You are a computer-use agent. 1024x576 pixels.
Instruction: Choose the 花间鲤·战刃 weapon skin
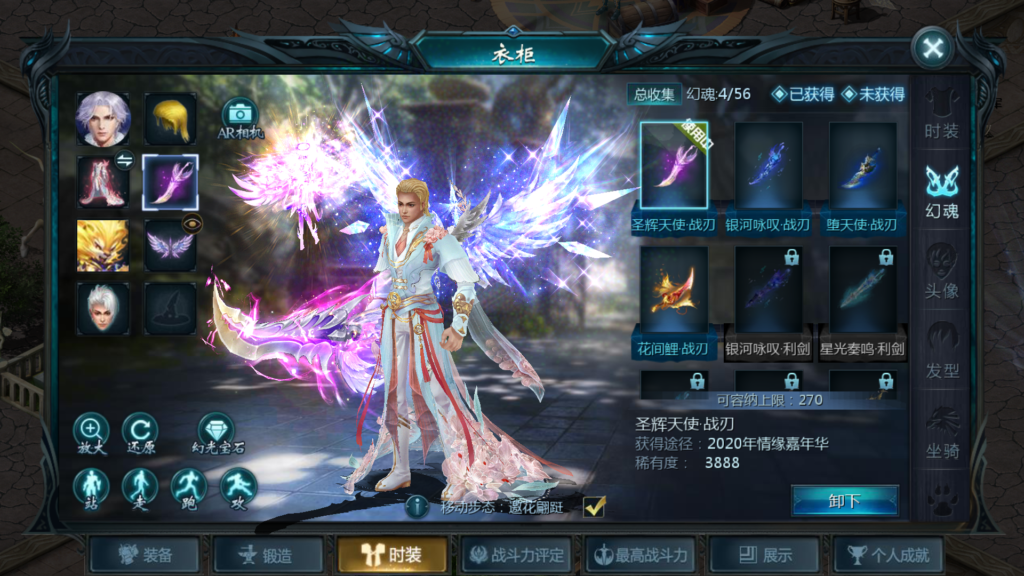(673, 296)
